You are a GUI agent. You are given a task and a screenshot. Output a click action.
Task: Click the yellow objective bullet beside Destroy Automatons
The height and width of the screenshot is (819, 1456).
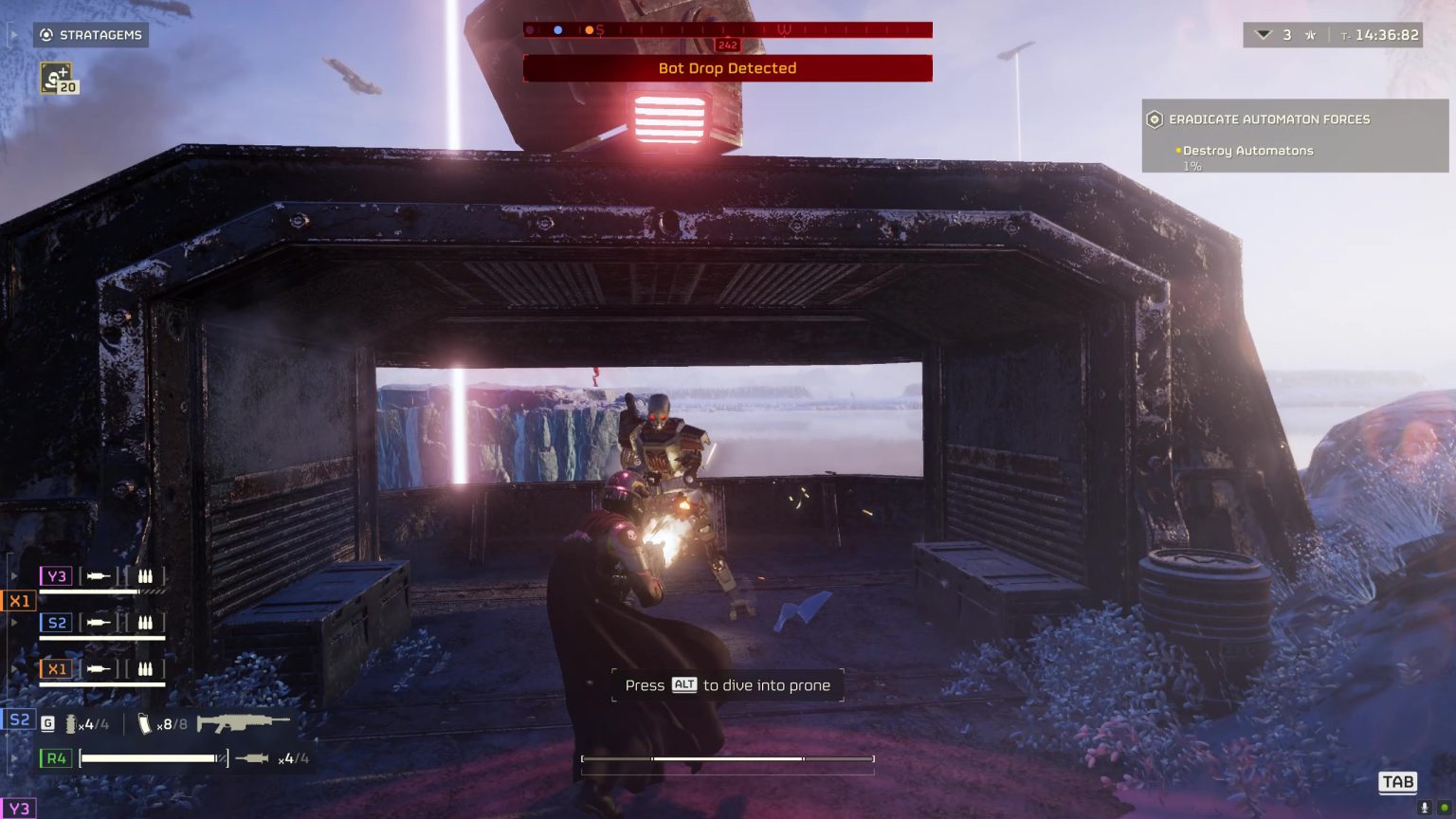pyautogui.click(x=1177, y=151)
